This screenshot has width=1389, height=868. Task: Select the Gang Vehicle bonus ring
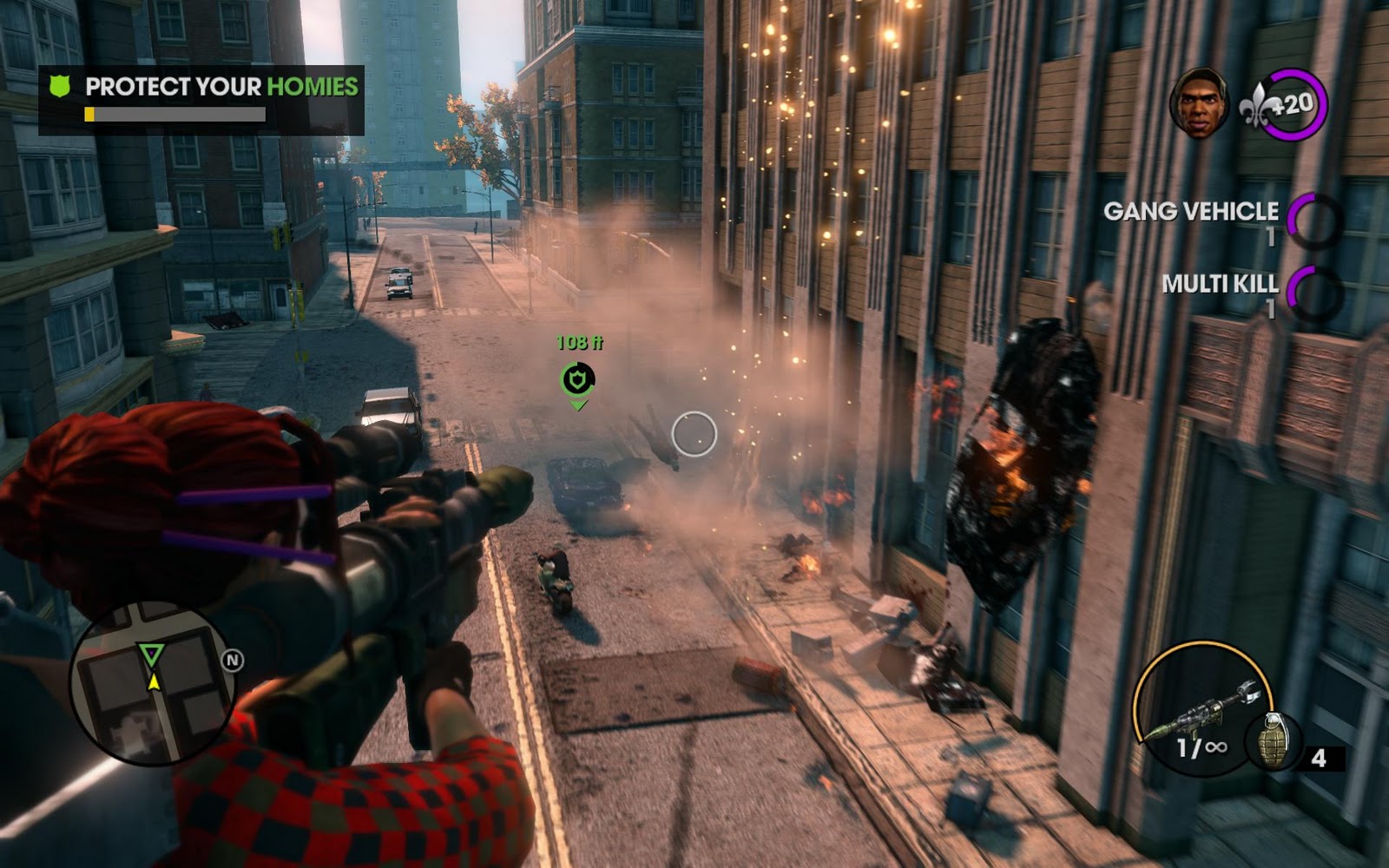pyautogui.click(x=1313, y=220)
